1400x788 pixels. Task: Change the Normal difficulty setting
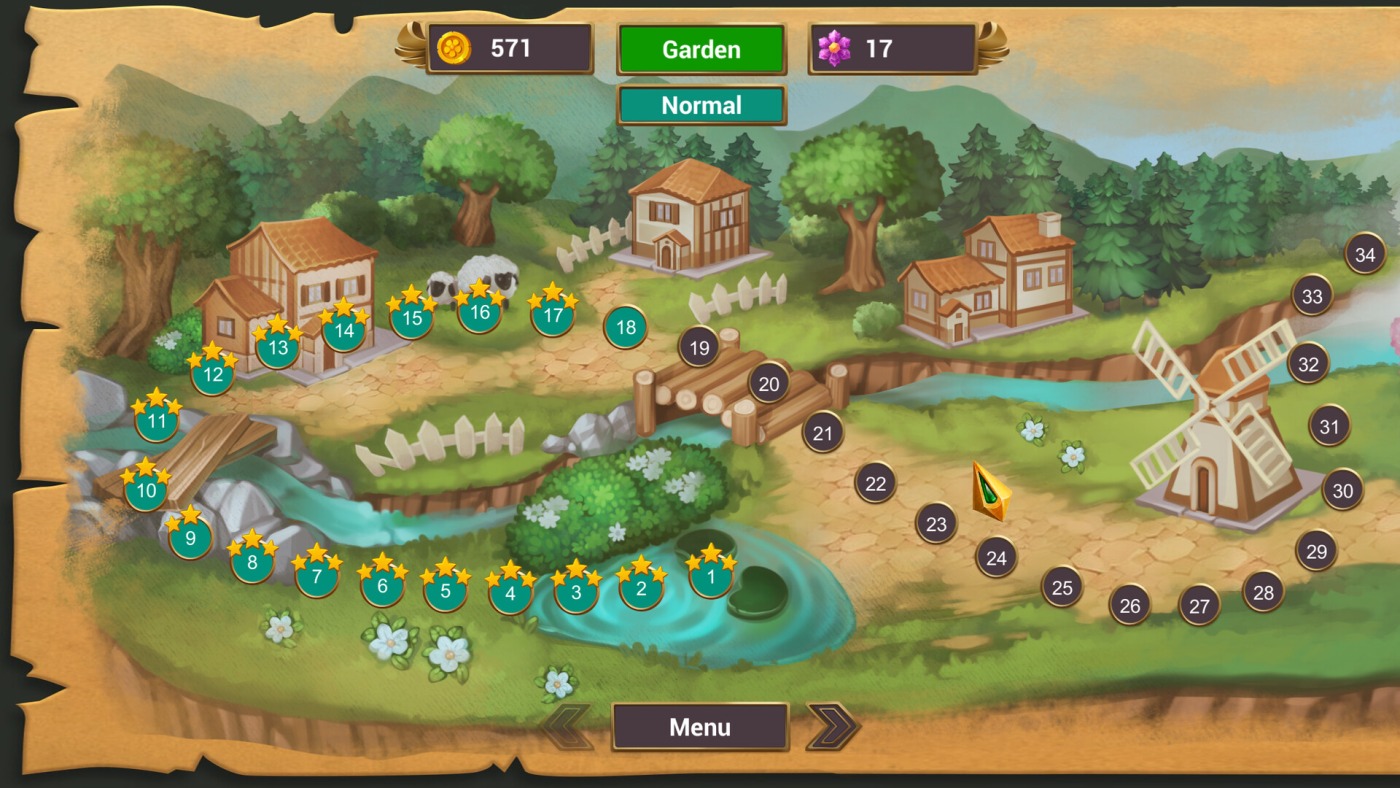click(701, 105)
